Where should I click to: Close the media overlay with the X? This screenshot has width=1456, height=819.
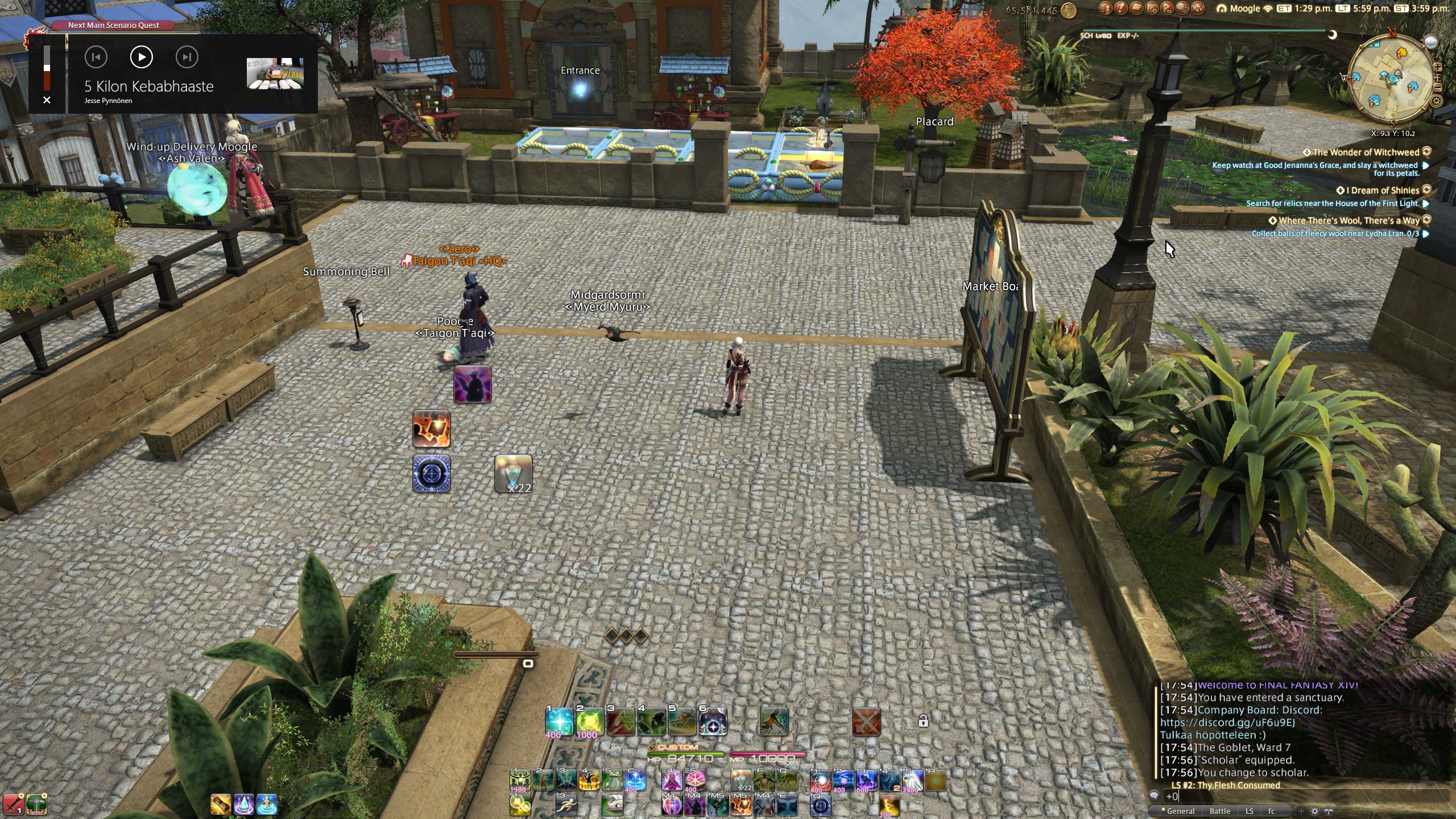pos(47,100)
